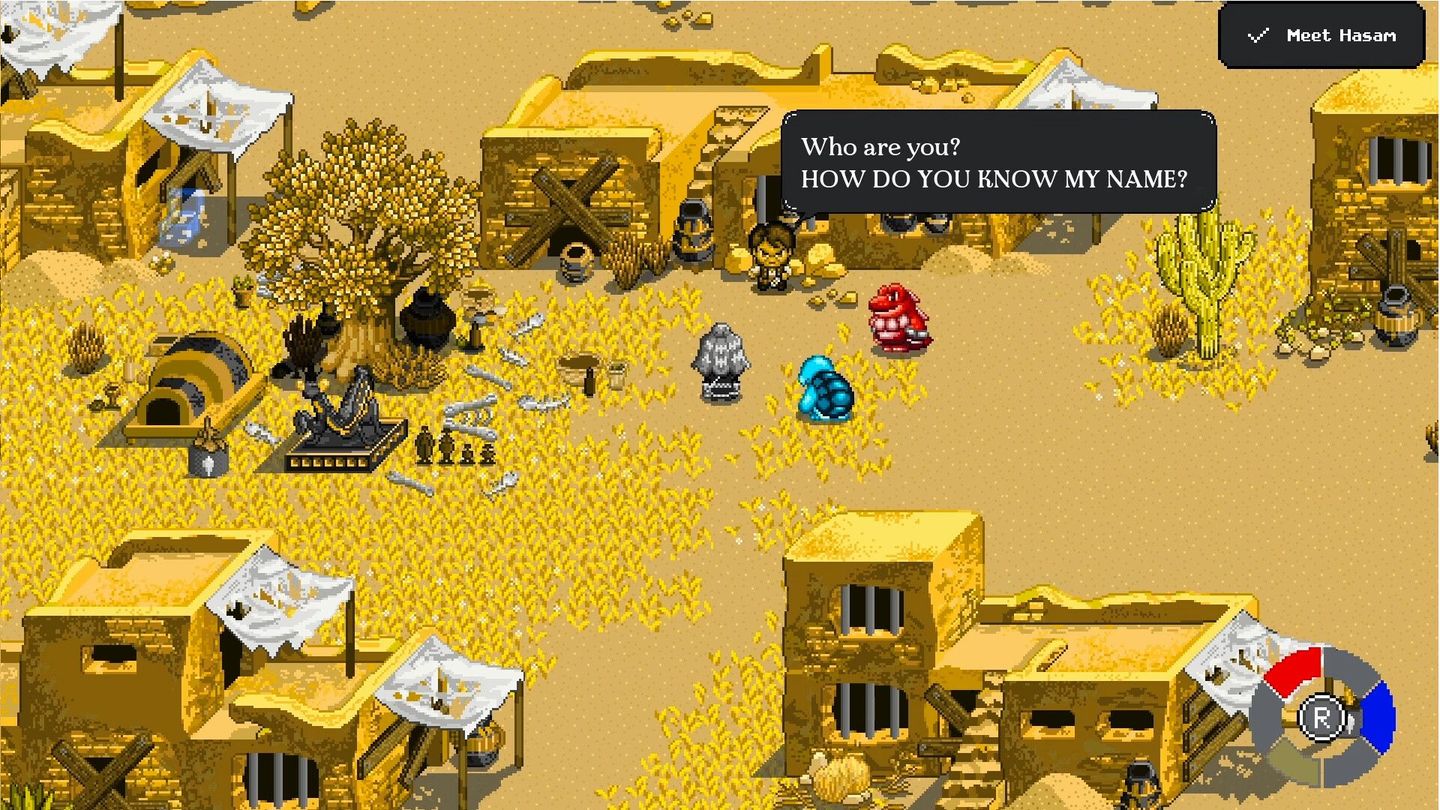Toggle the checkmark on the Meet Hasam quest
Viewport: 1440px width, 810px height.
[x=1256, y=35]
